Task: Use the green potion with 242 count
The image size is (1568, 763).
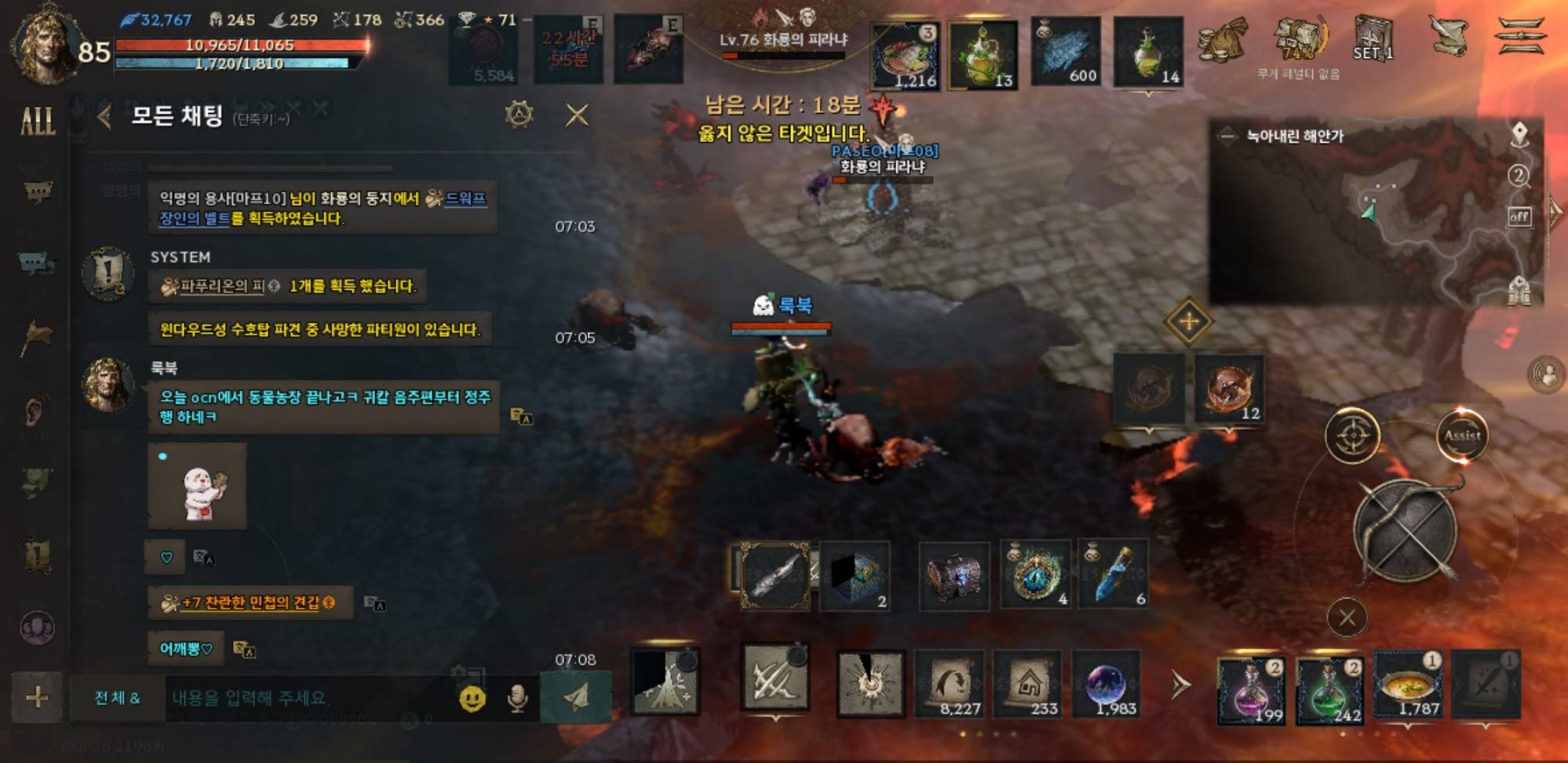Action: click(x=1329, y=690)
